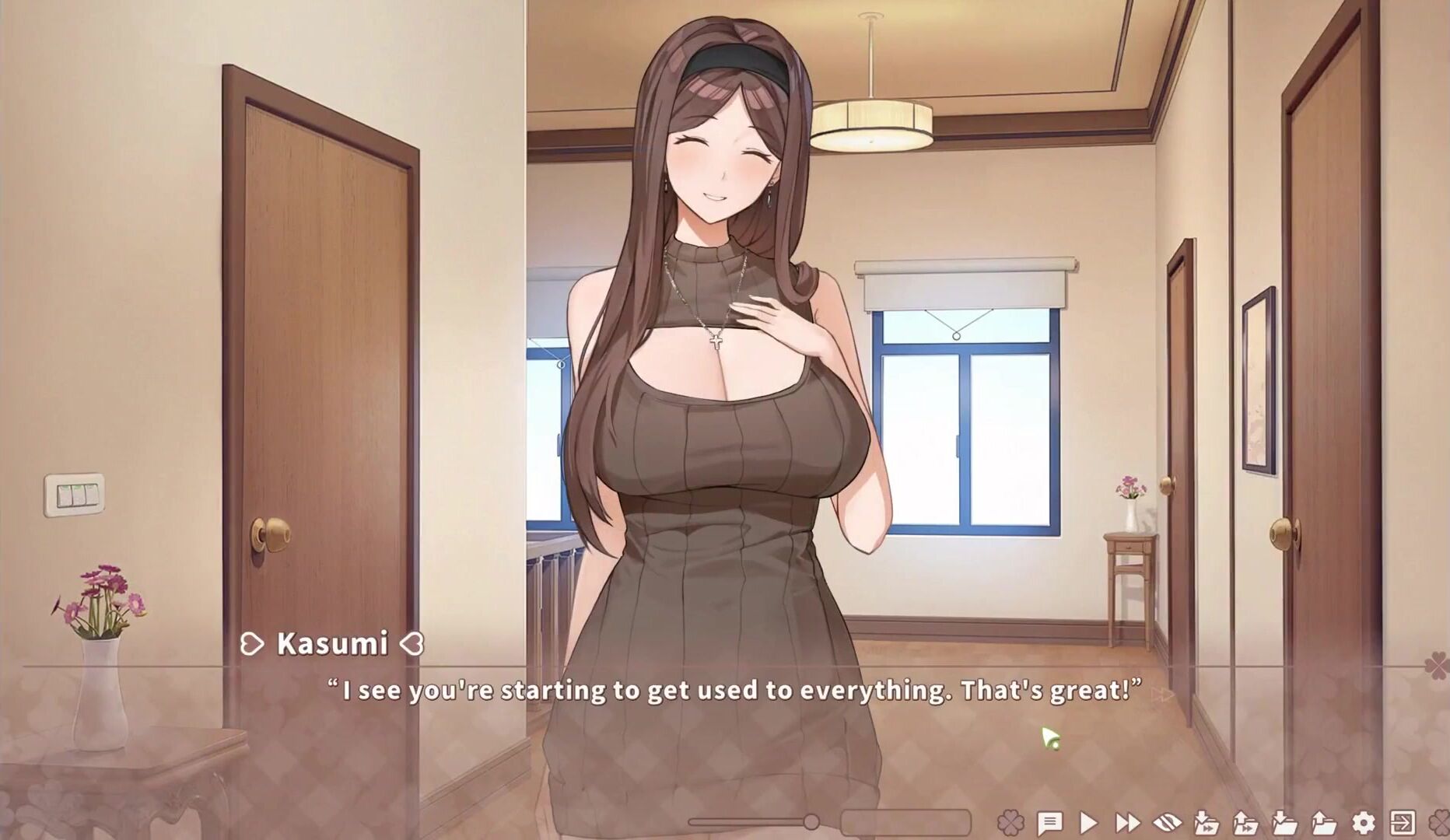Click the exit arrow box icon
The width and height of the screenshot is (1450, 840).
1403,822
